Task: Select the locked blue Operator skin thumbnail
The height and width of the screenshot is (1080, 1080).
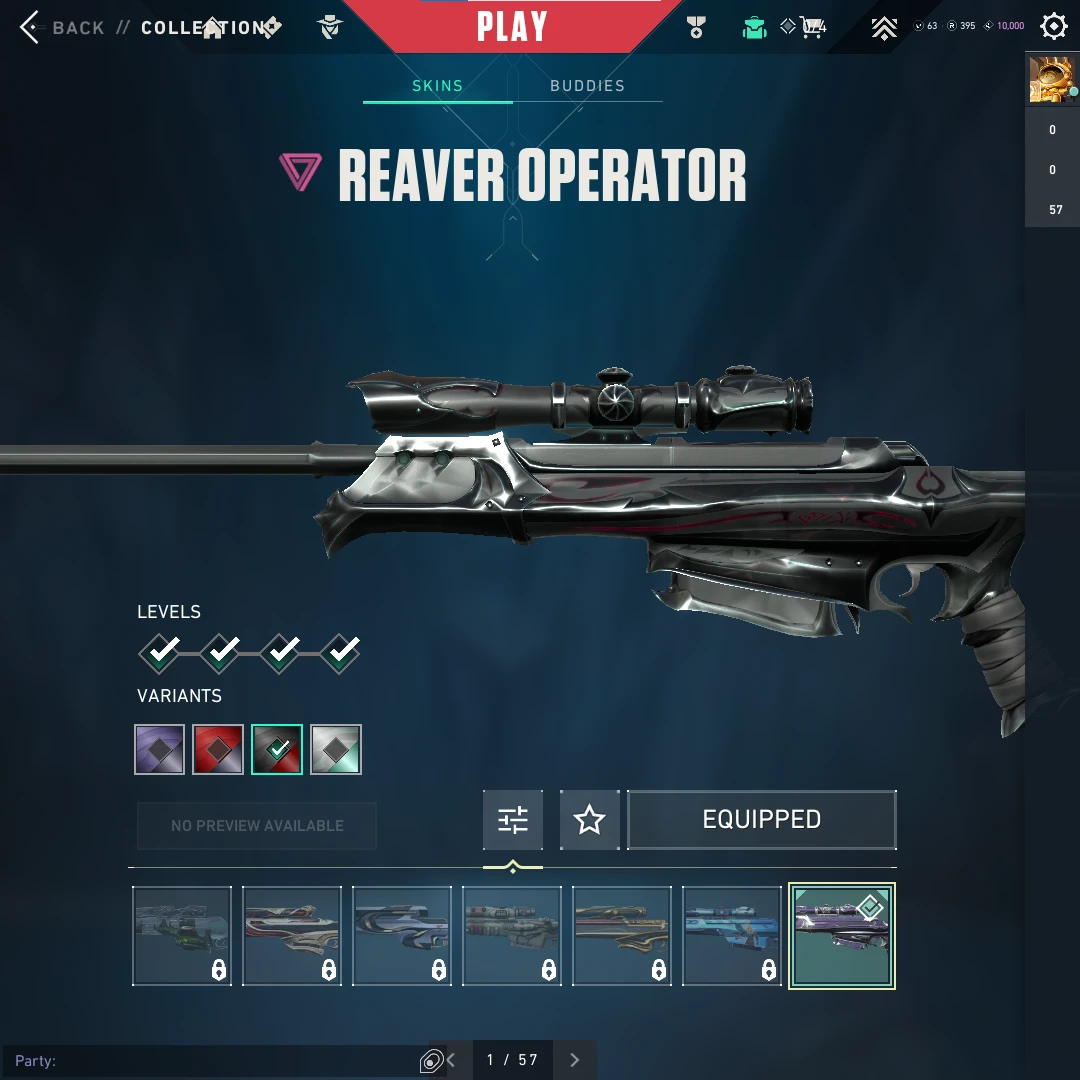Action: (x=732, y=936)
